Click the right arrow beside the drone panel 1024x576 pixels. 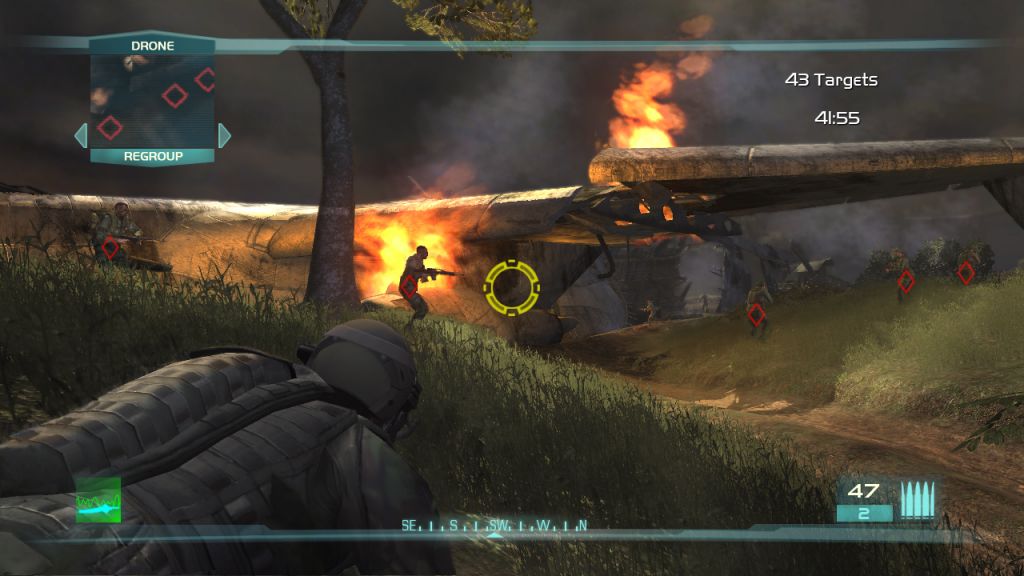click(x=224, y=135)
